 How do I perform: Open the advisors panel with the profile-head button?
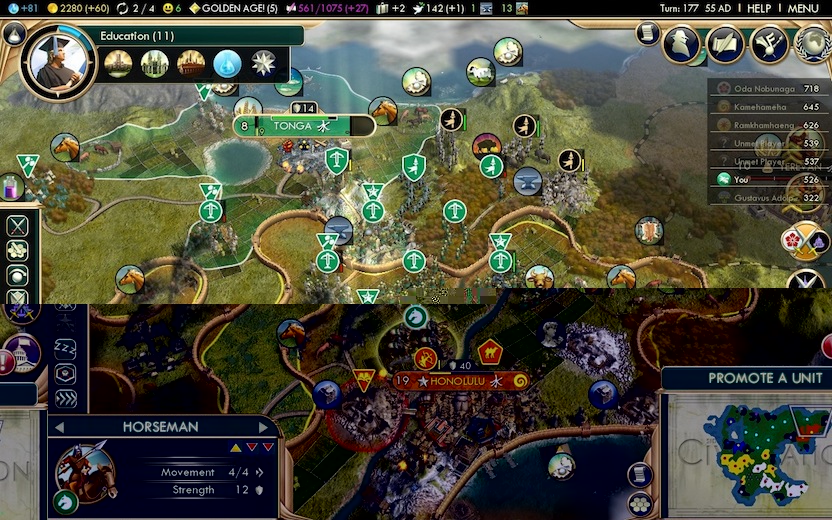point(683,43)
